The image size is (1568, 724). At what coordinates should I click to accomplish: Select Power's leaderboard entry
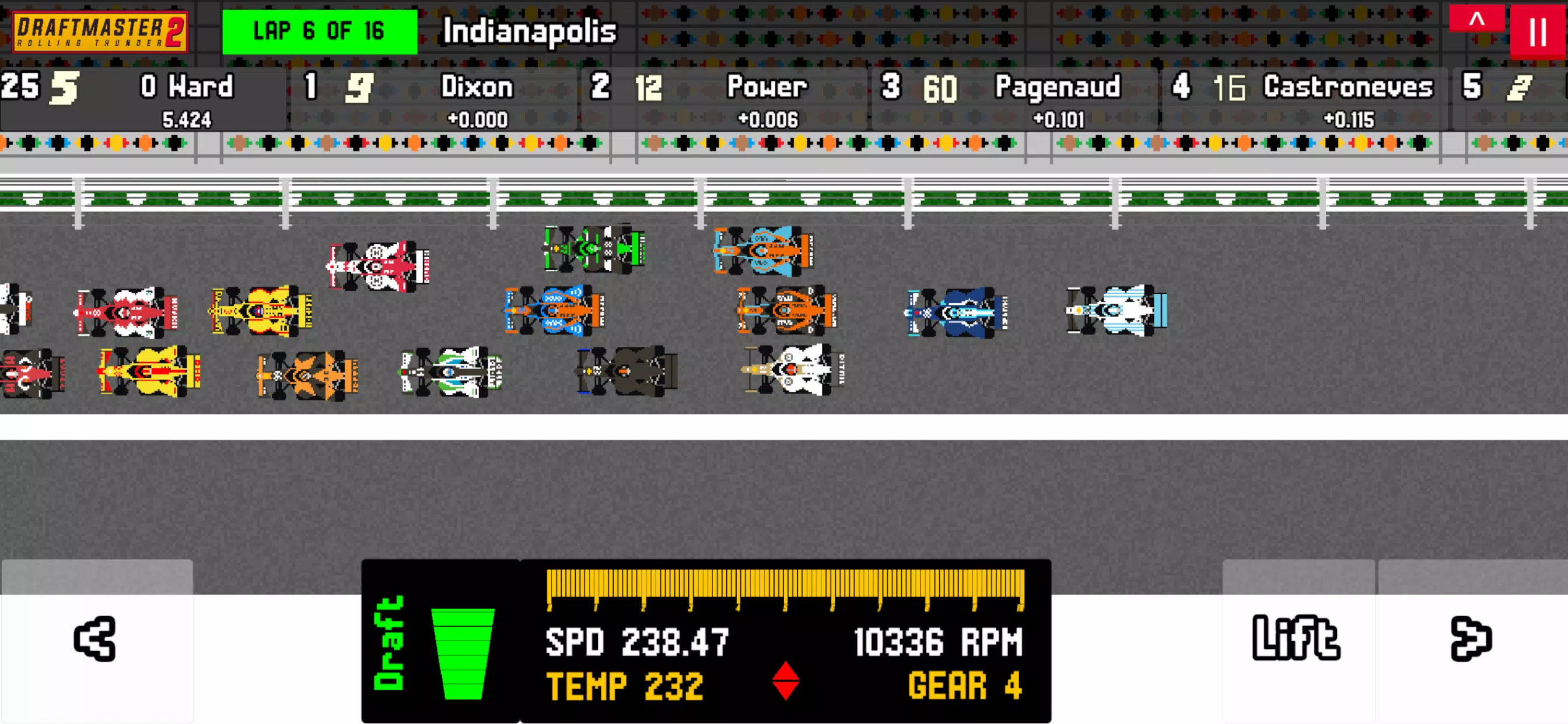723,99
